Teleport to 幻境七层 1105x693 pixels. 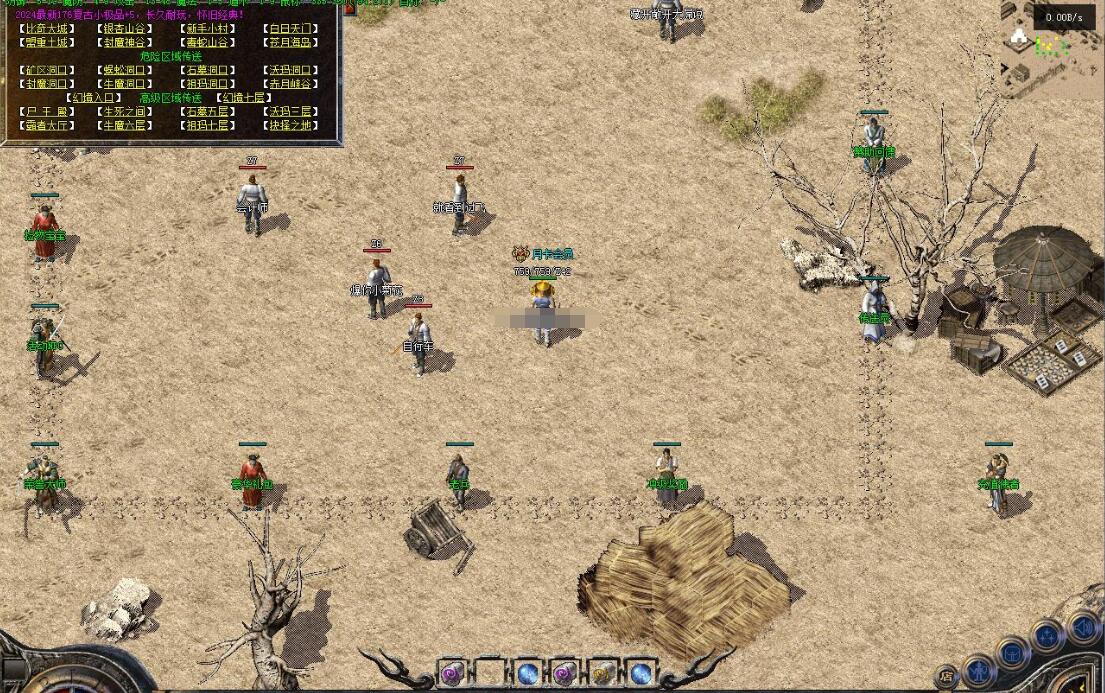click(244, 98)
